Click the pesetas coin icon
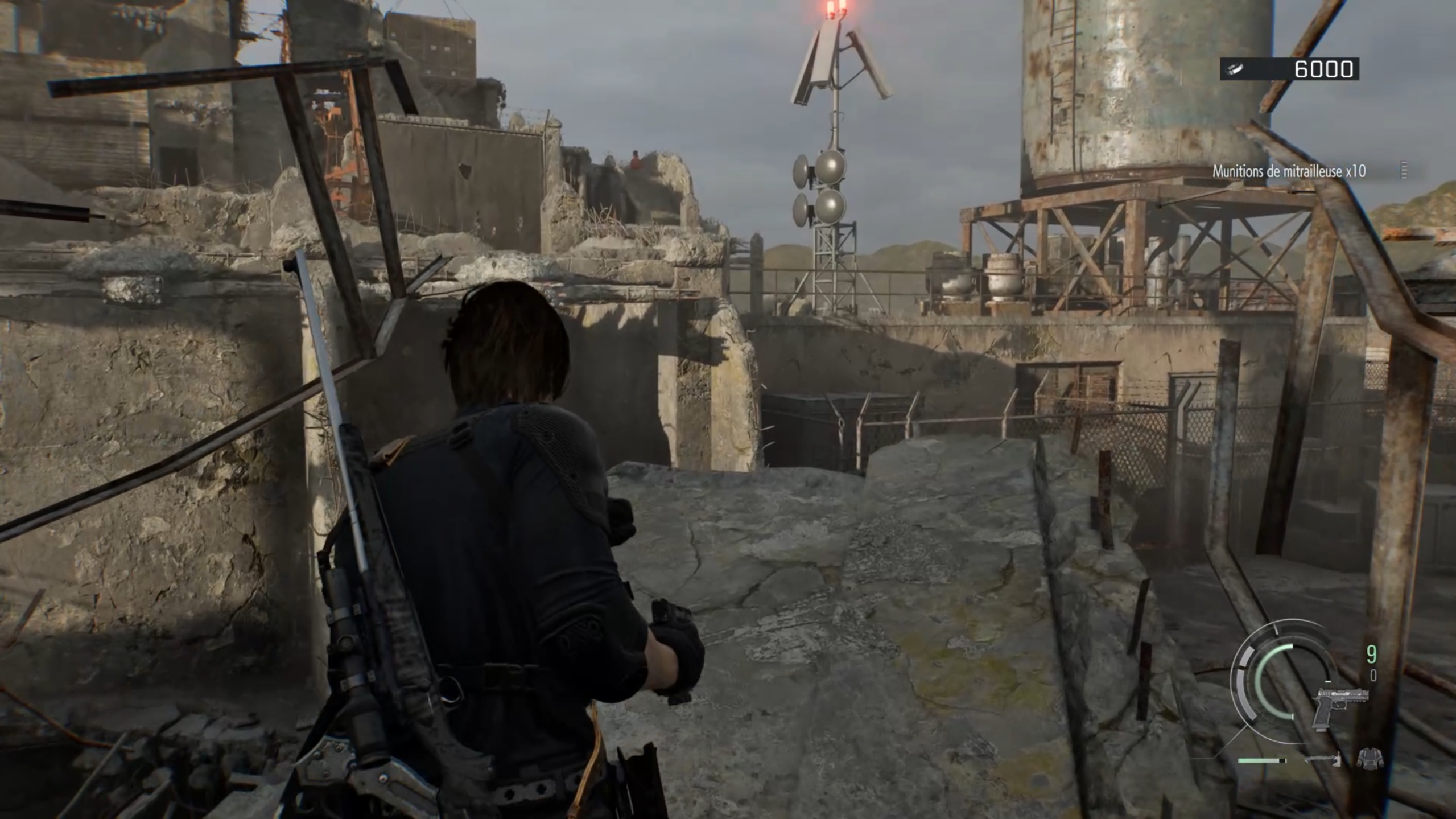Viewport: 1456px width, 819px height. 1236,69
